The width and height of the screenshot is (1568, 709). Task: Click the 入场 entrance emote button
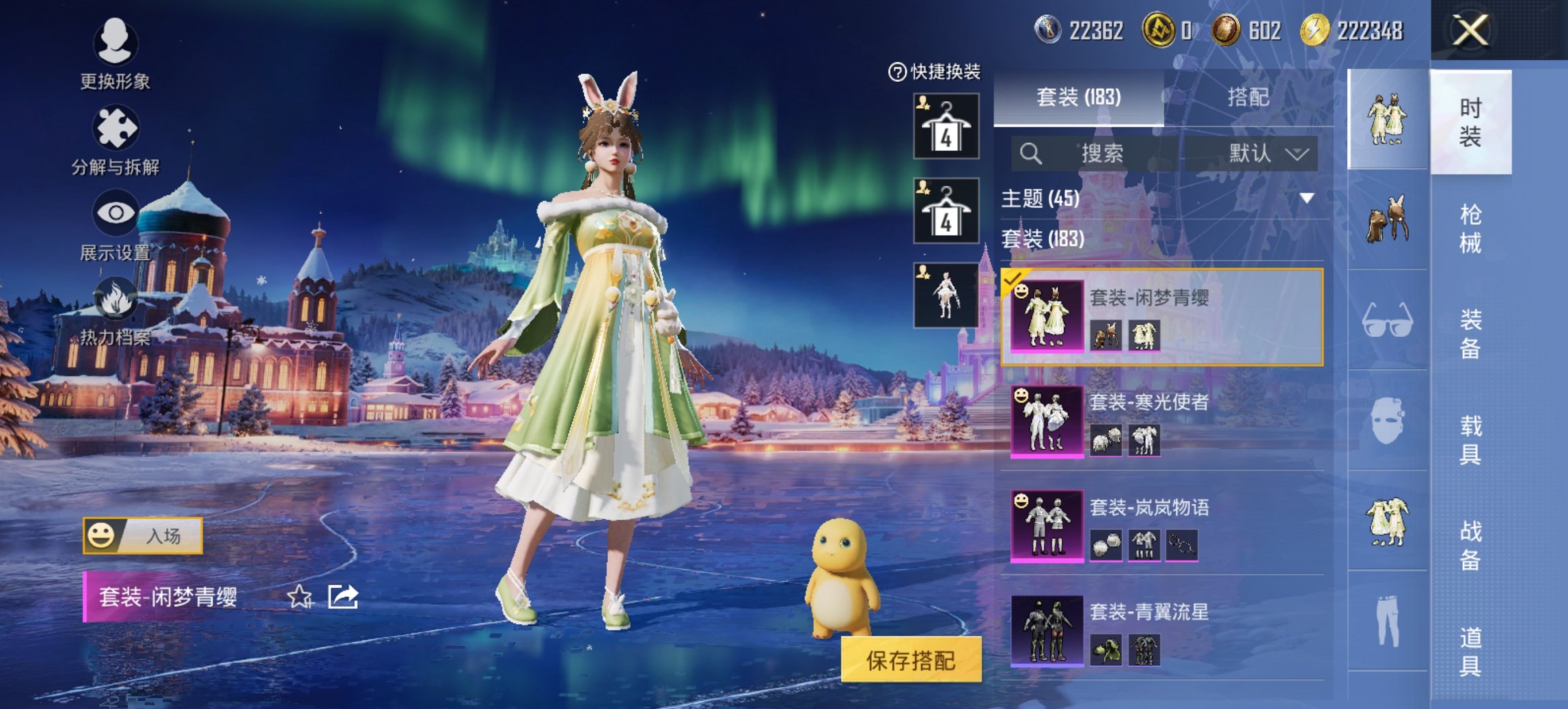pos(143,535)
